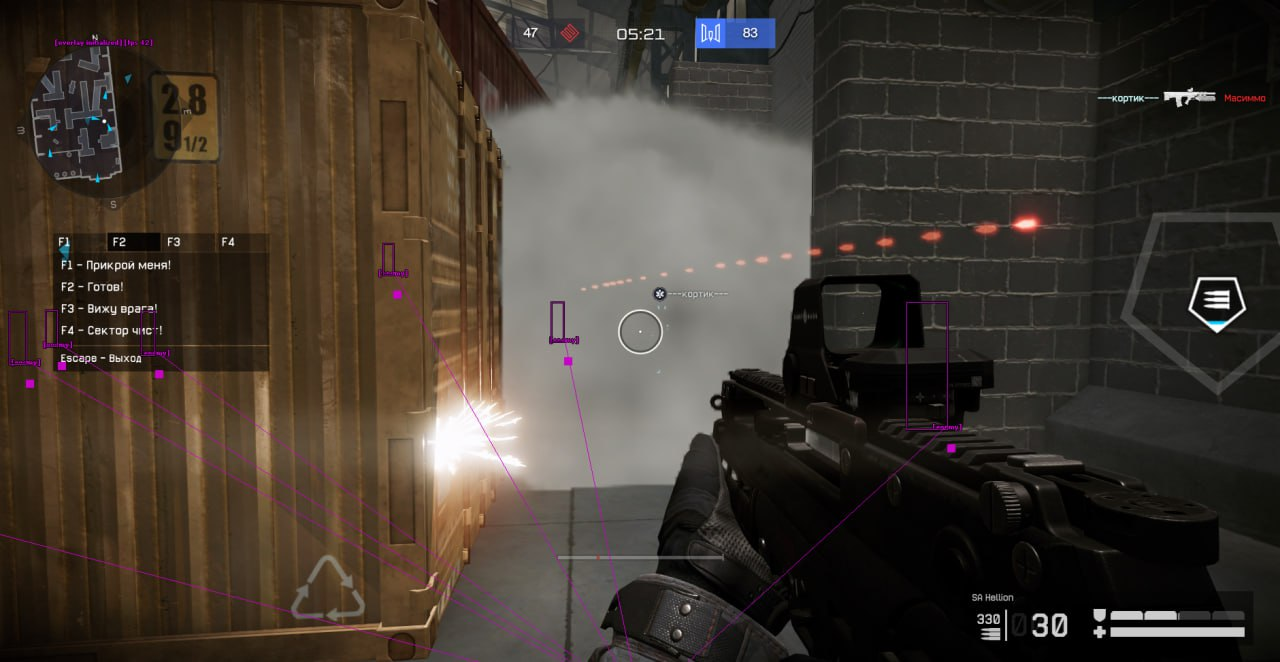This screenshot has height=662, width=1280.
Task: Send the "Вижу врага!" radio command
Action: pos(109,309)
